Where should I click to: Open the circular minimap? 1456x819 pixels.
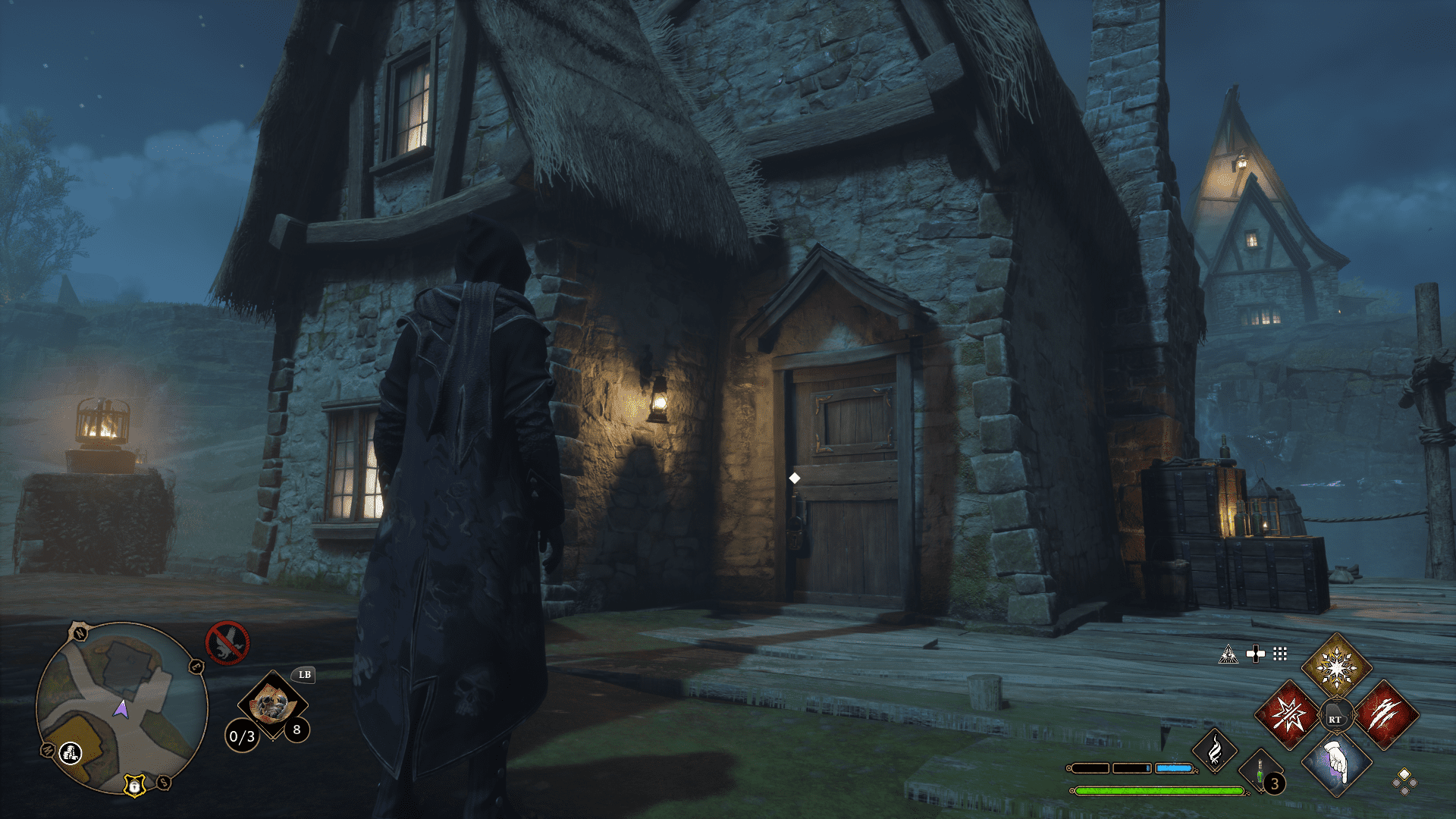coord(121,707)
